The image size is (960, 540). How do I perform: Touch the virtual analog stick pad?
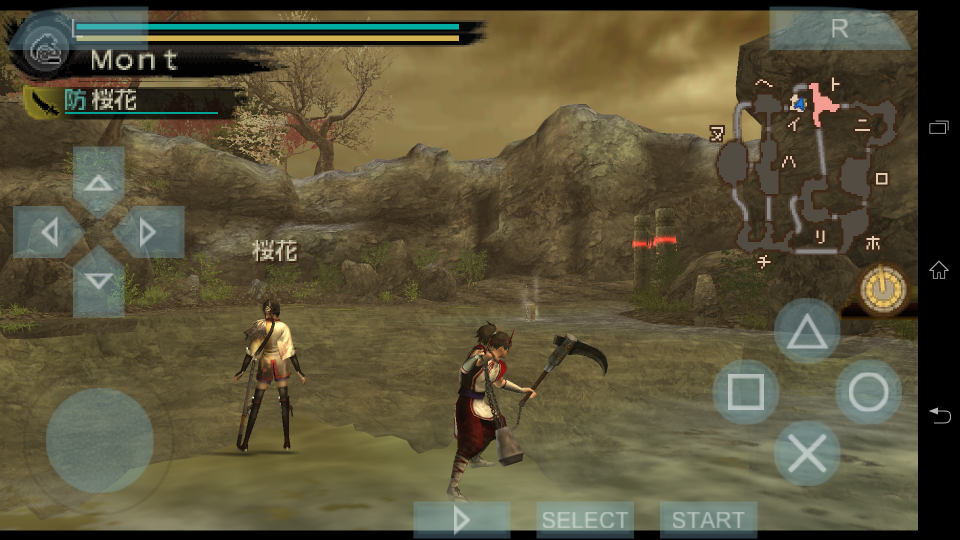point(99,440)
